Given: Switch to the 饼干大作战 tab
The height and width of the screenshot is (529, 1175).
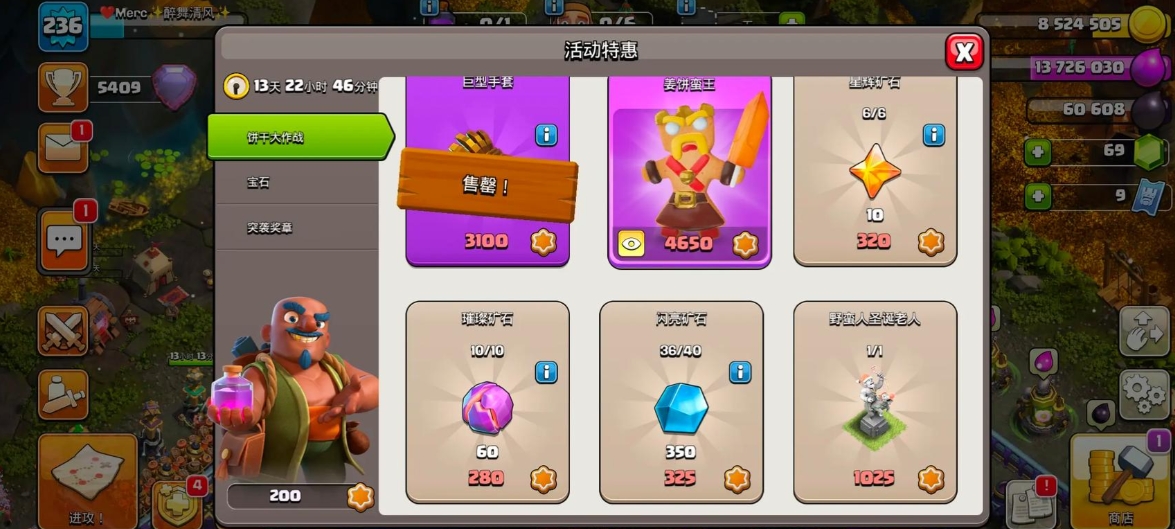Looking at the screenshot, I should point(297,137).
